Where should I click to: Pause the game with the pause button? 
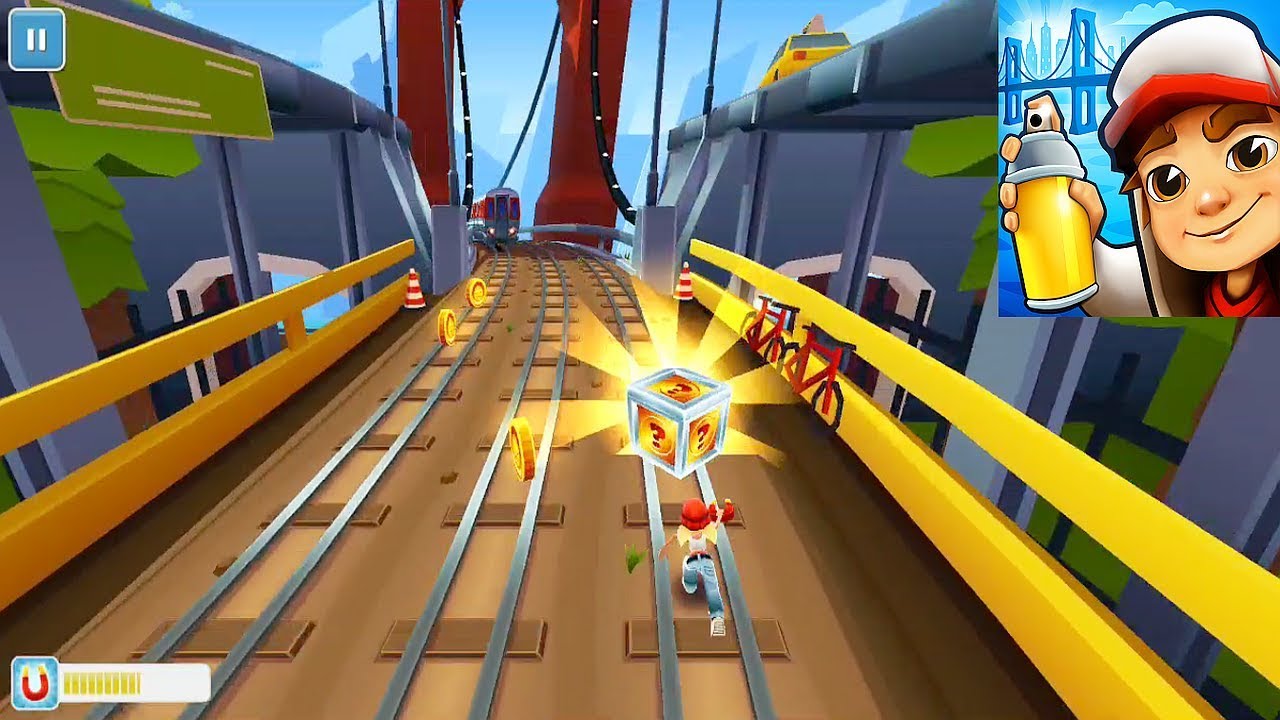(x=37, y=41)
